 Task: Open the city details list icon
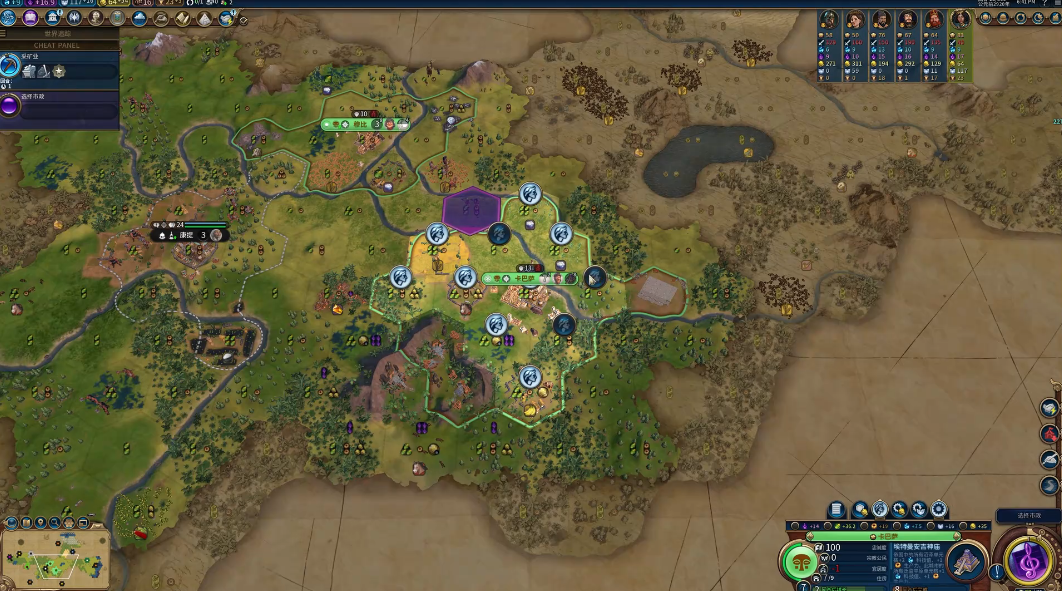coord(837,510)
